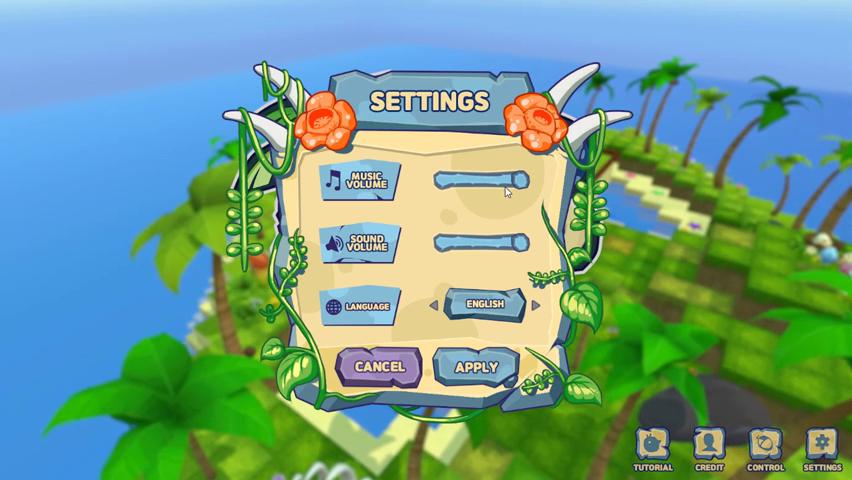Cancel the settings changes
The width and height of the screenshot is (852, 480).
[x=379, y=367]
